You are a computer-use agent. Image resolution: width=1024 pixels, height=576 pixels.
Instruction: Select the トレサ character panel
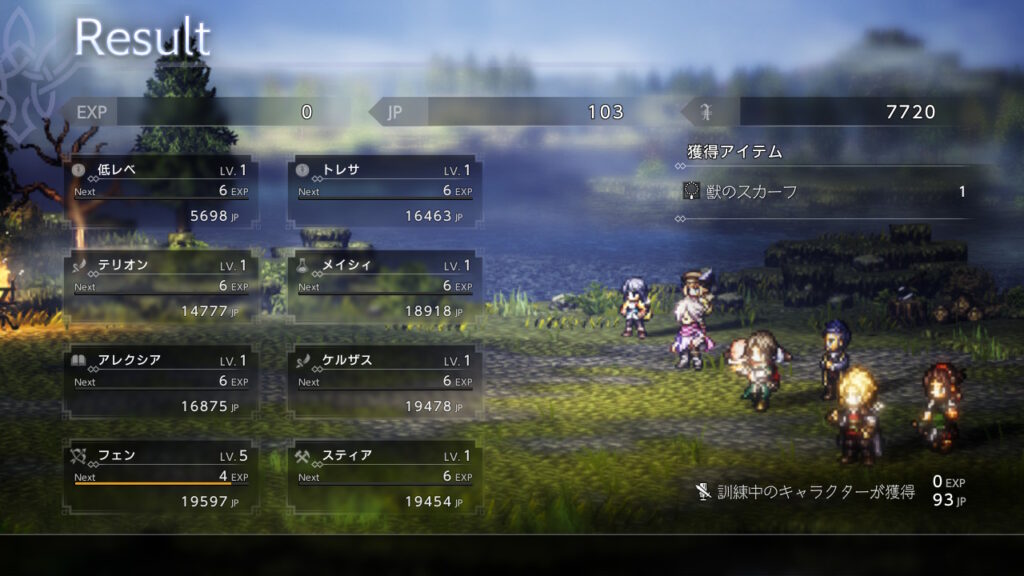coord(385,191)
